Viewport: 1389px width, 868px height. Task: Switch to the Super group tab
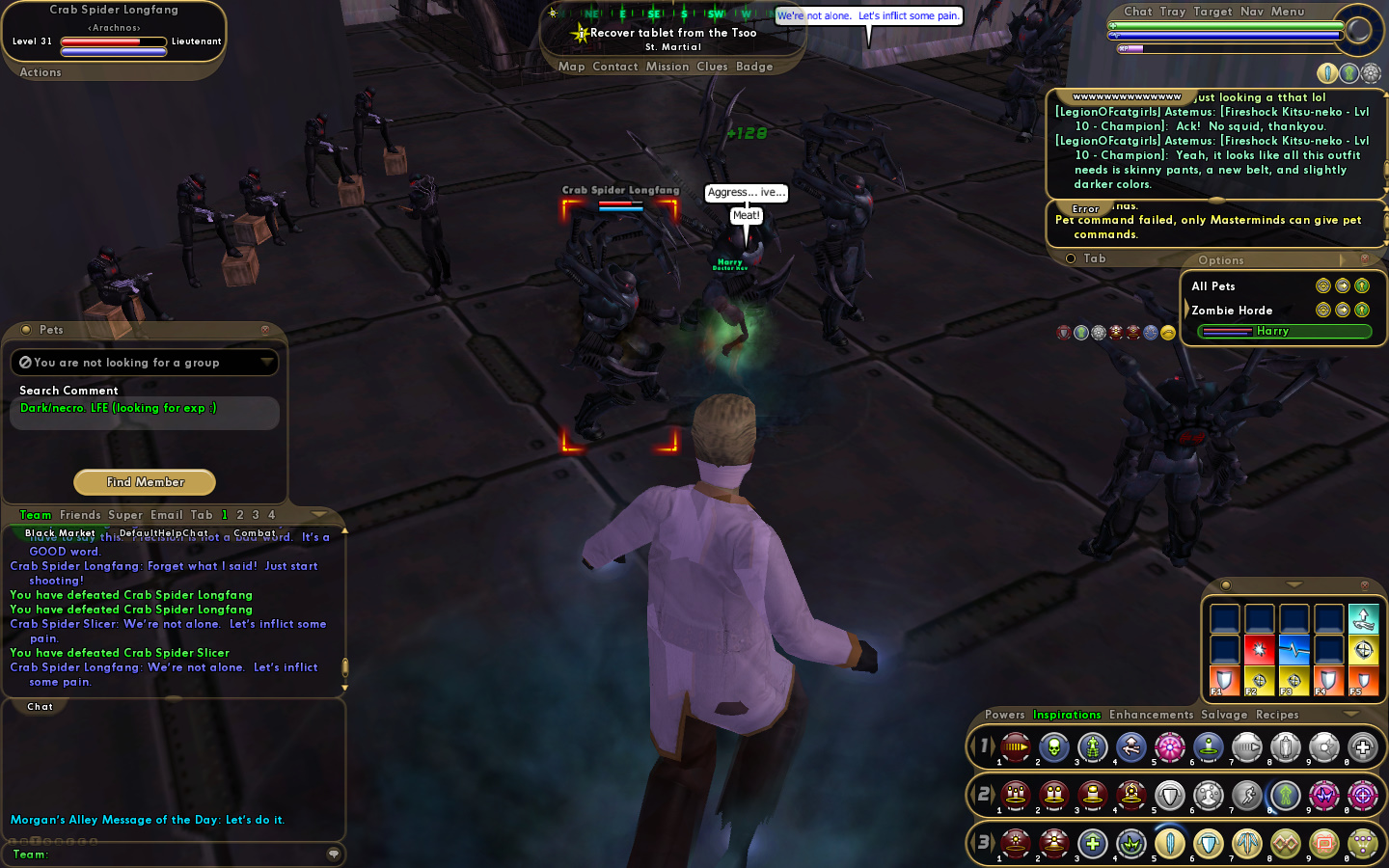(x=125, y=515)
